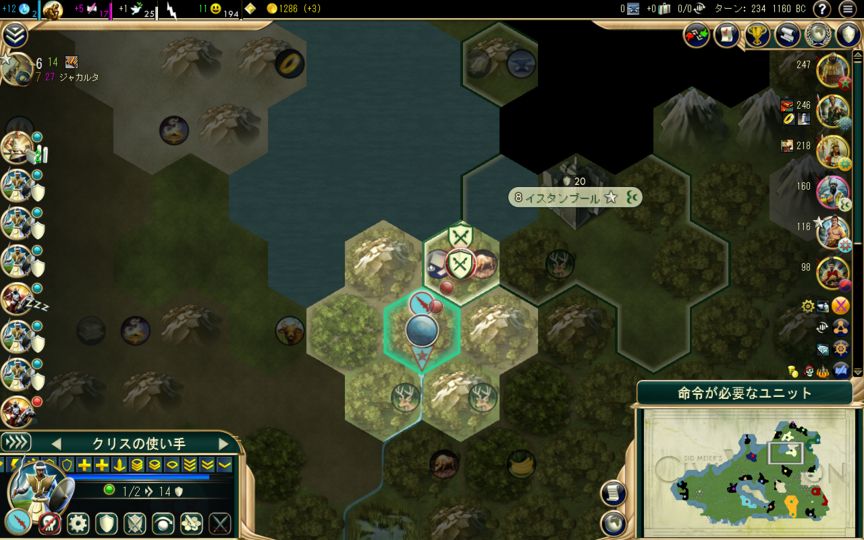Open minimap globe options button
The image size is (864, 540).
(x=615, y=522)
